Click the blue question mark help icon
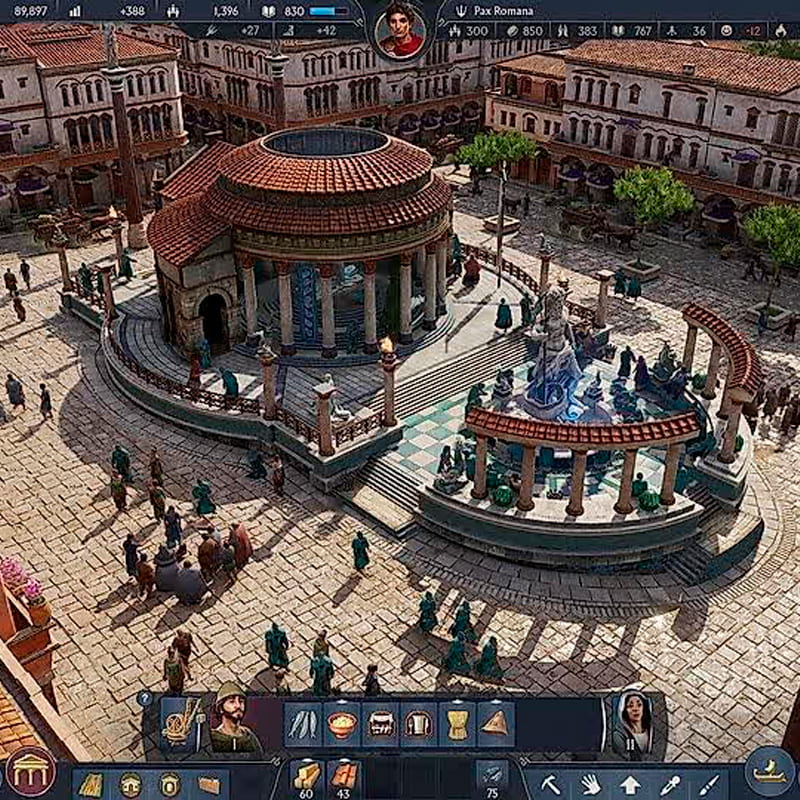Viewport: 800px width, 800px height. point(145,699)
